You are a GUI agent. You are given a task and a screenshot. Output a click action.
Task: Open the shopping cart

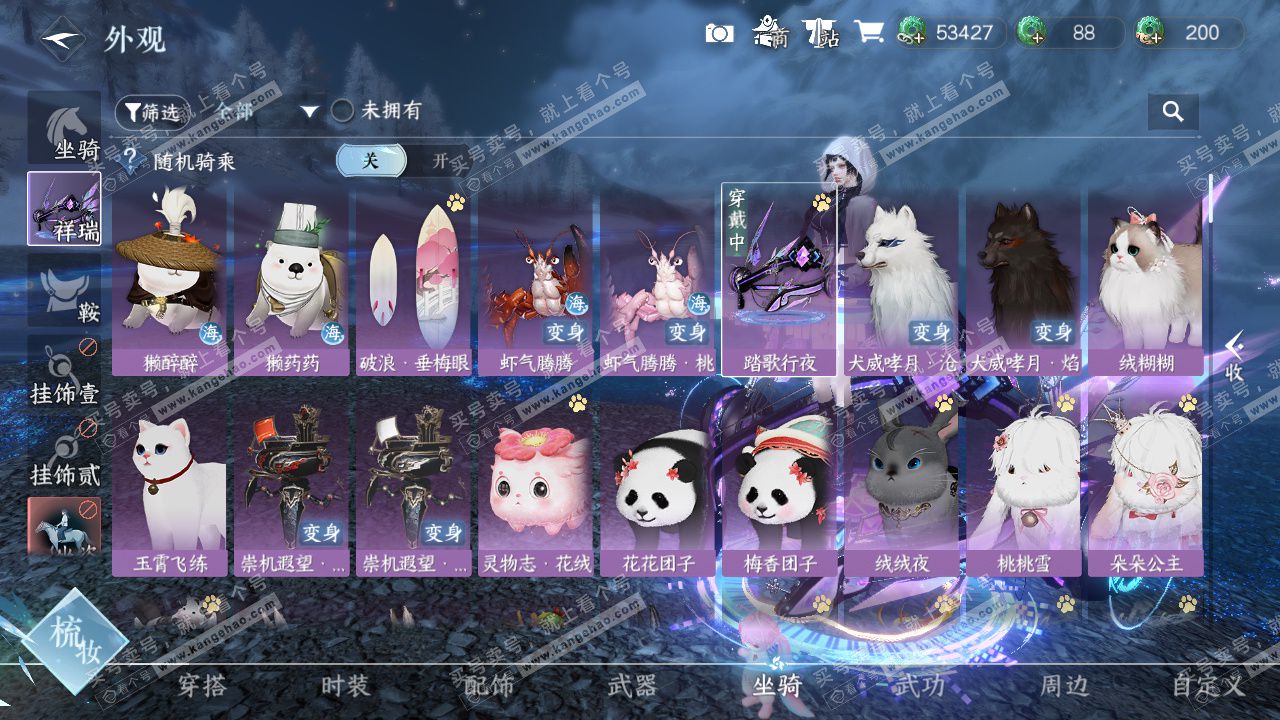point(868,33)
